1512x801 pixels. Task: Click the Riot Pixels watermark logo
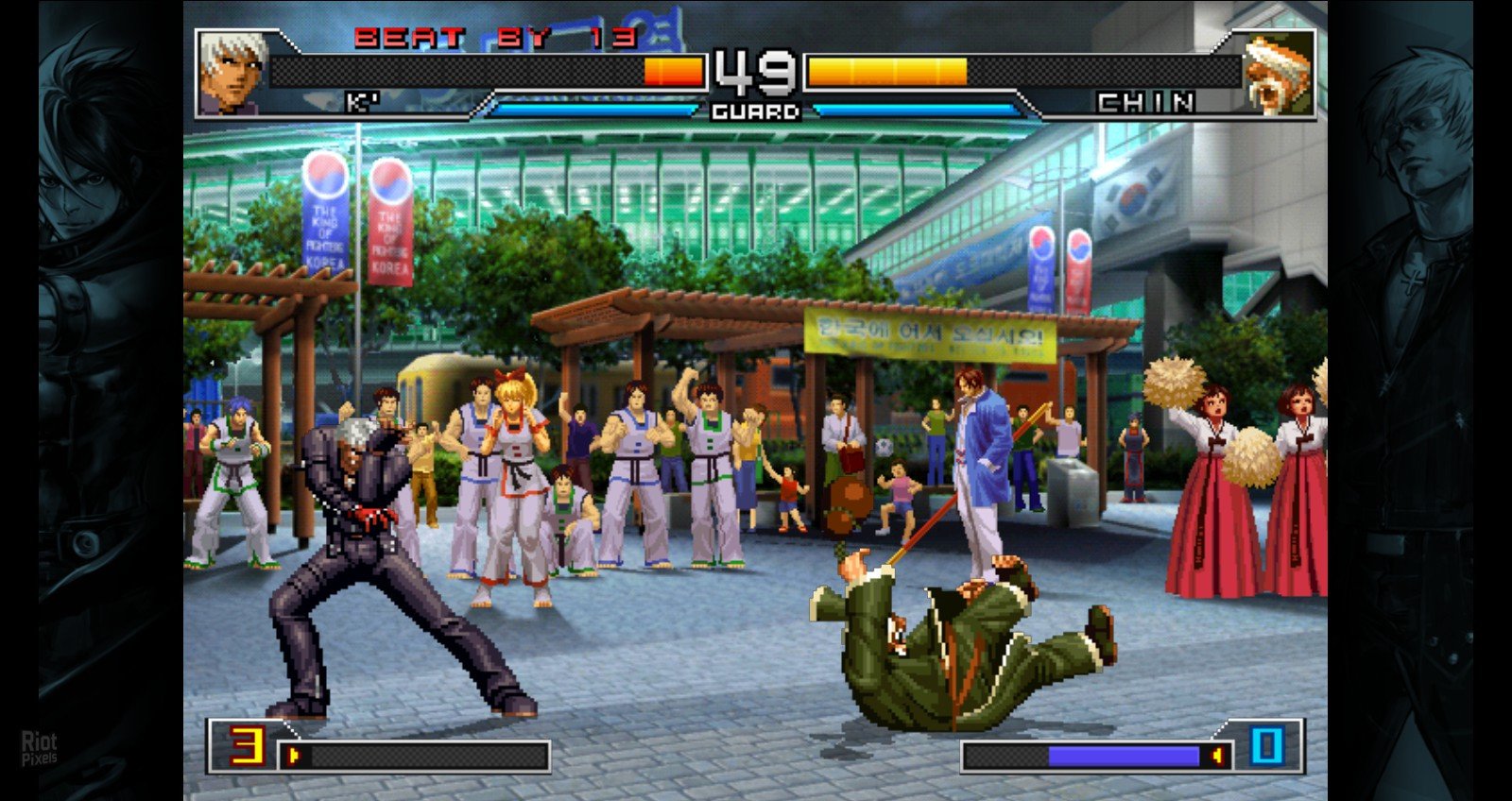pyautogui.click(x=40, y=747)
